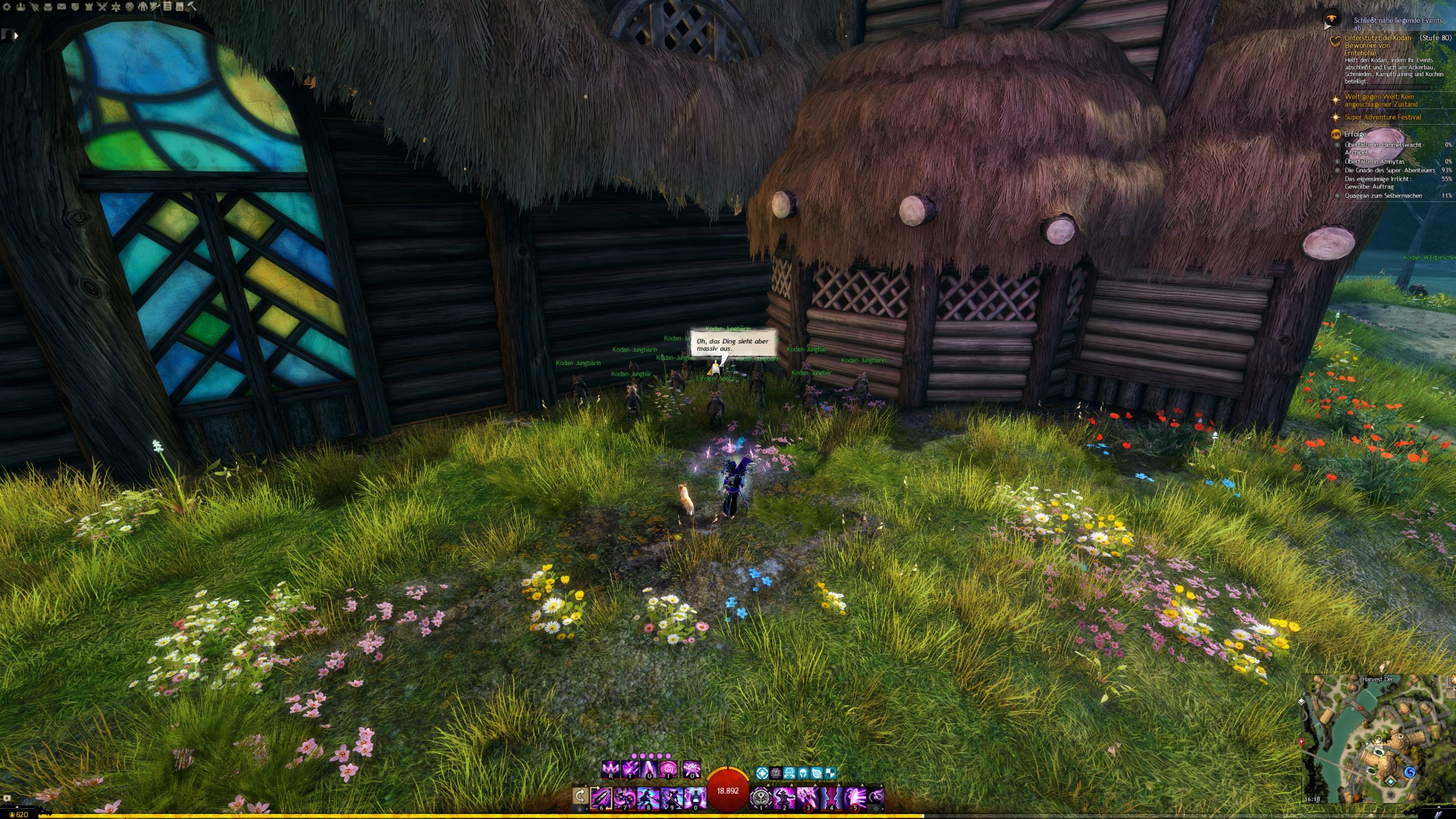Activate the crown-shaped R profession skill
The image size is (1456, 819).
[611, 770]
